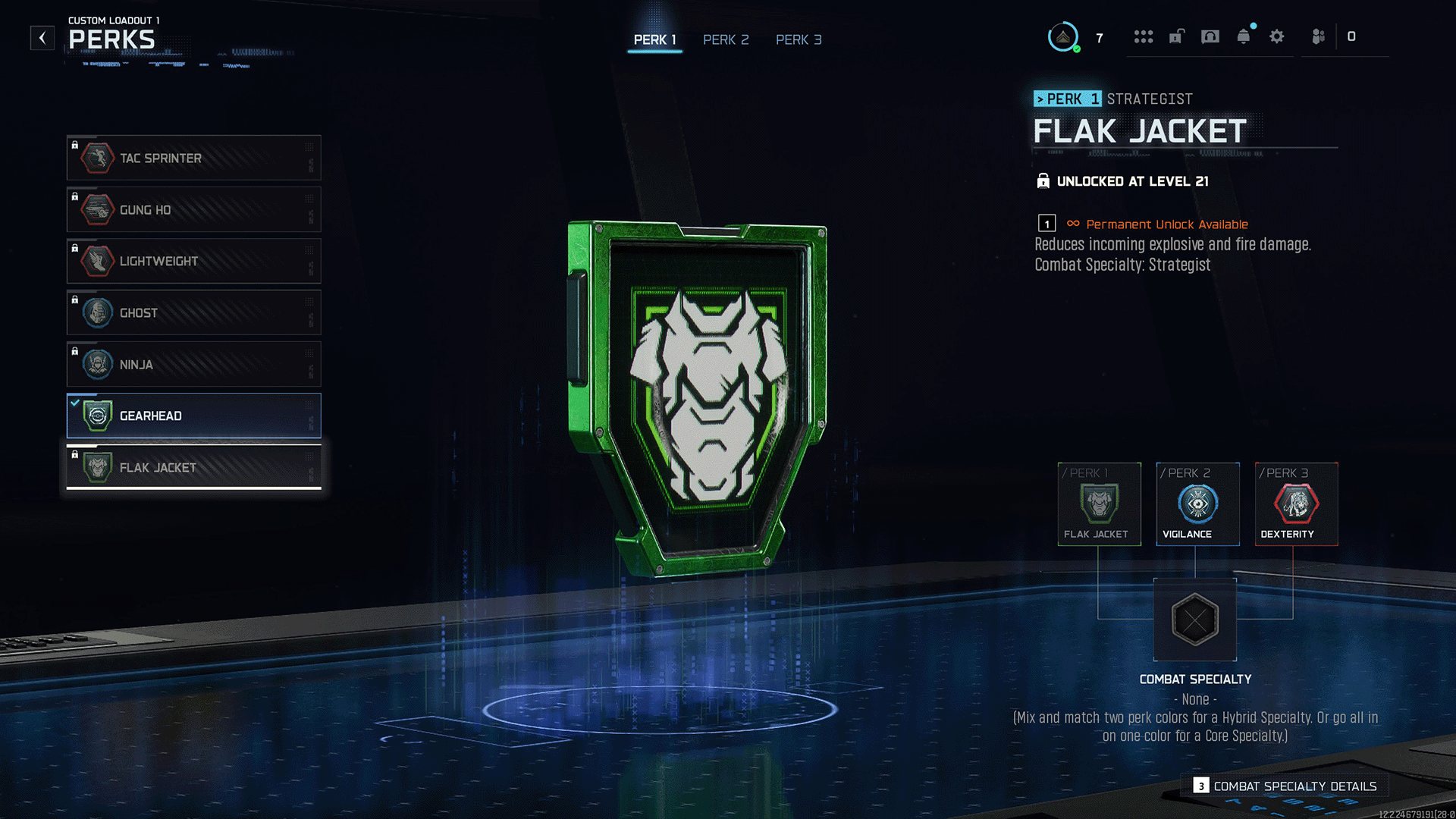Go back using the arrow button
The width and height of the screenshot is (1456, 819).
(x=42, y=37)
